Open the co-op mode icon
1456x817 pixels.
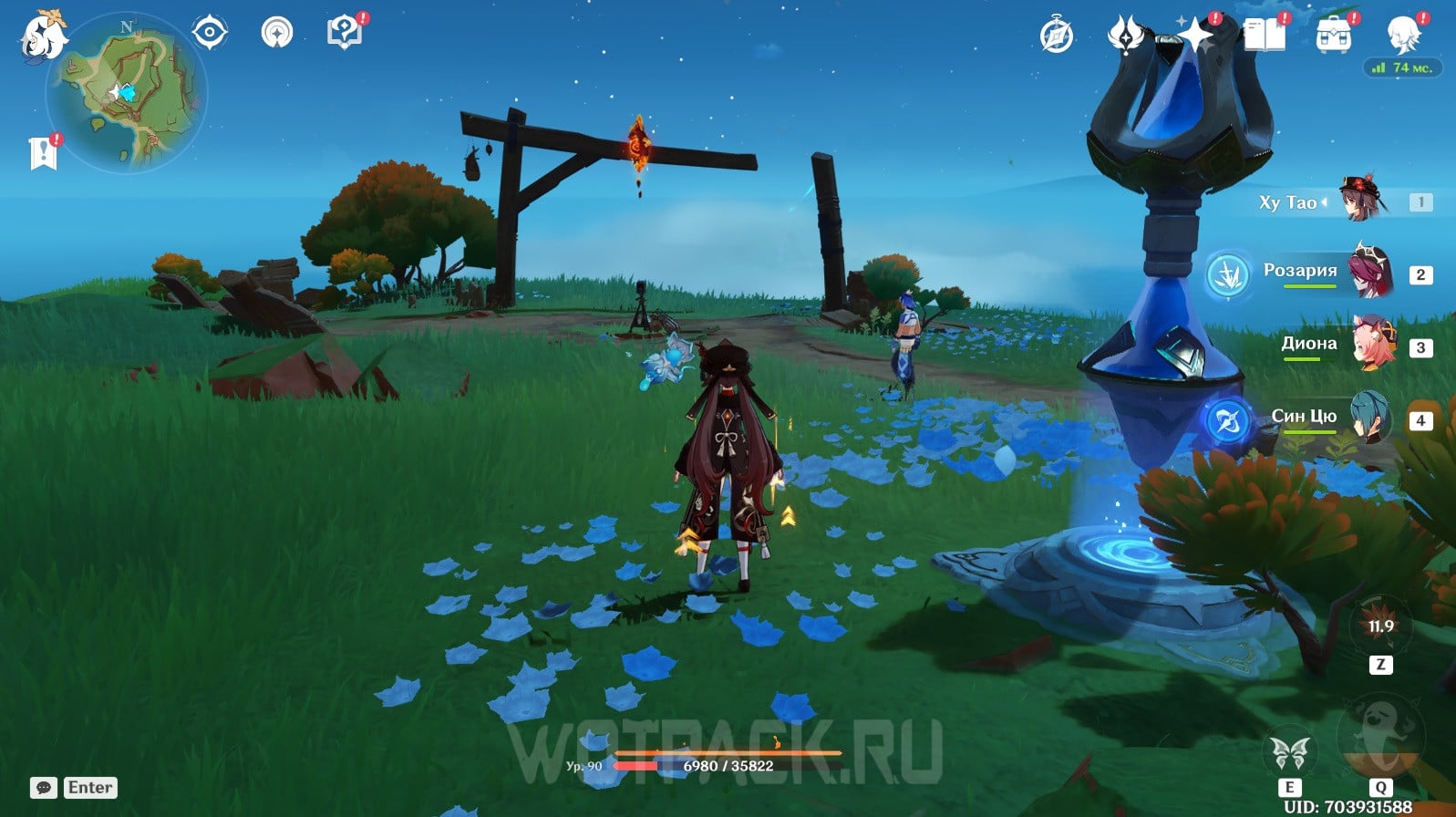click(276, 34)
